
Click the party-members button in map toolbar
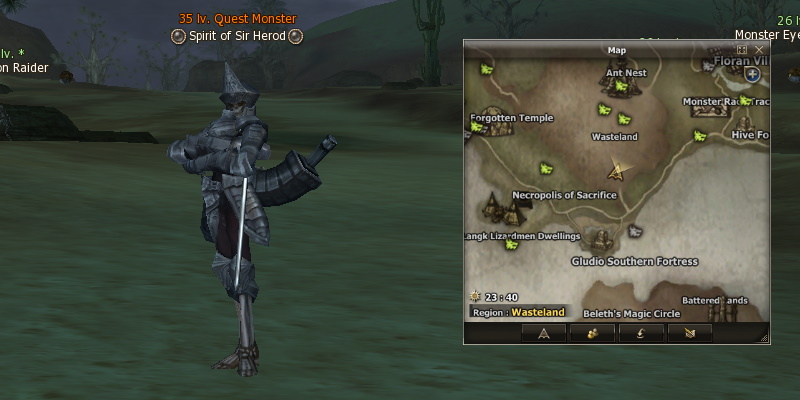click(592, 333)
